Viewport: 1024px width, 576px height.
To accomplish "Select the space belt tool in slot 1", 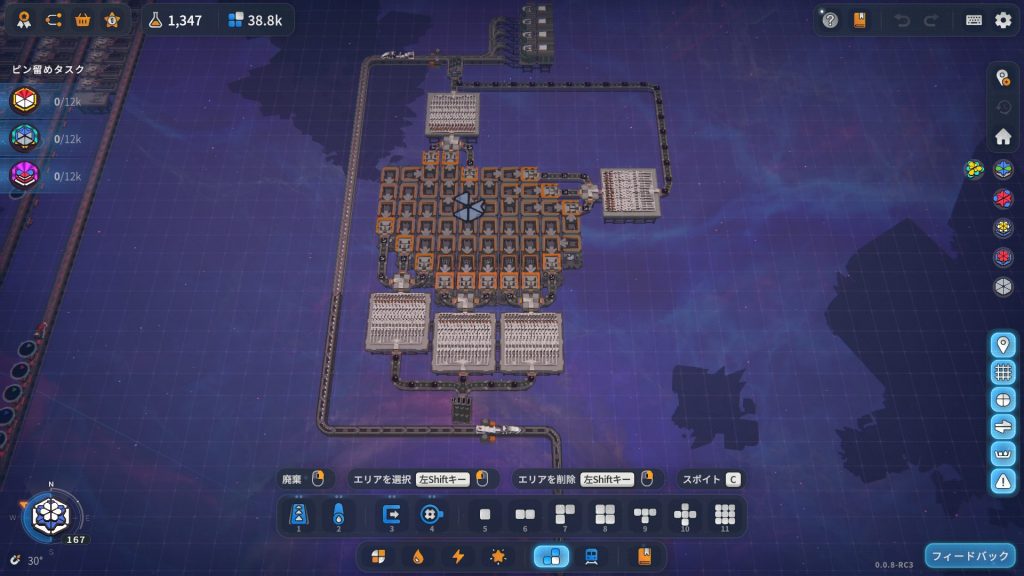I will [298, 515].
